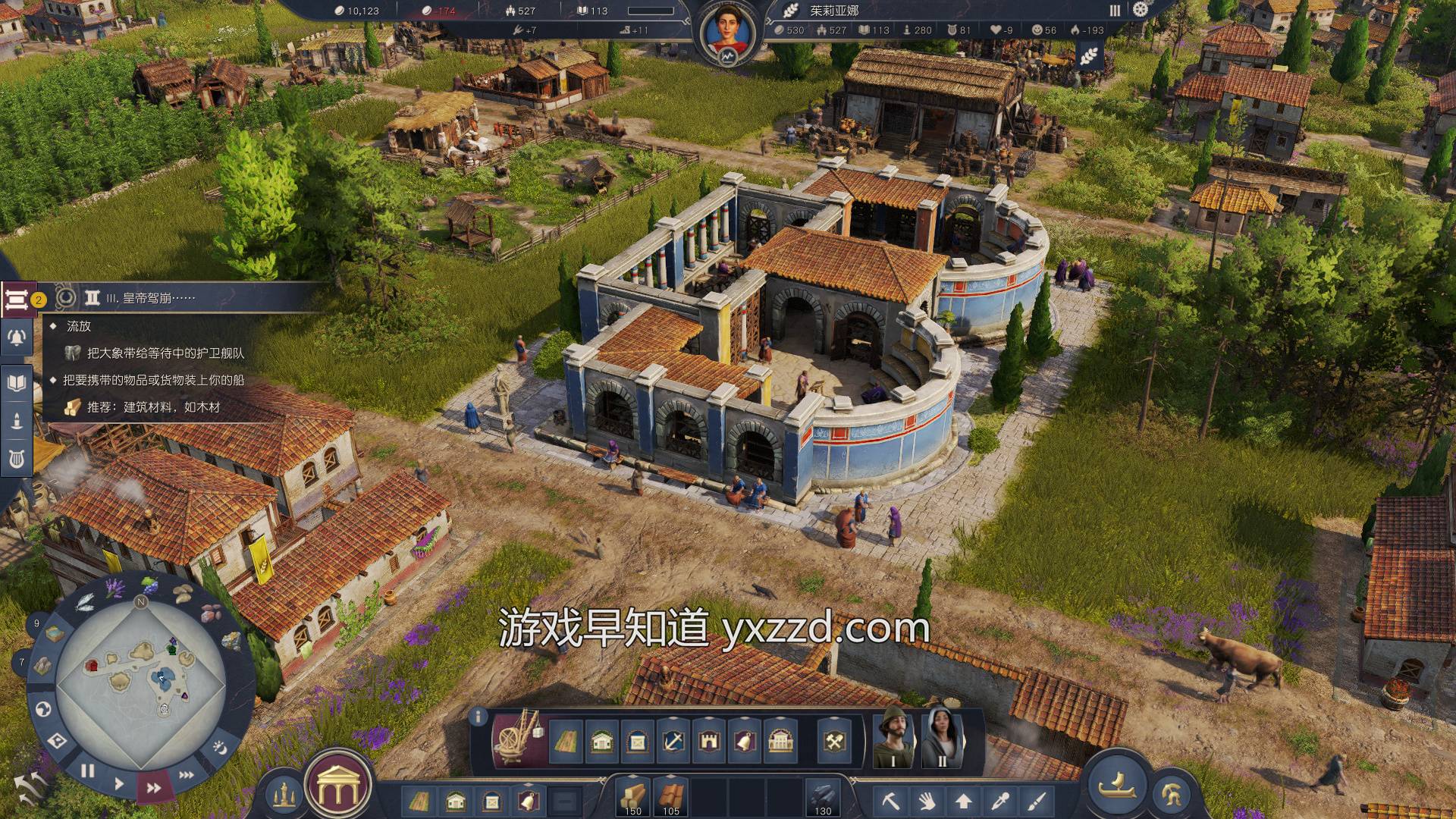The image size is (1456, 819).
Task: Select the tier I citizen portrait
Action: pyautogui.click(x=893, y=737)
